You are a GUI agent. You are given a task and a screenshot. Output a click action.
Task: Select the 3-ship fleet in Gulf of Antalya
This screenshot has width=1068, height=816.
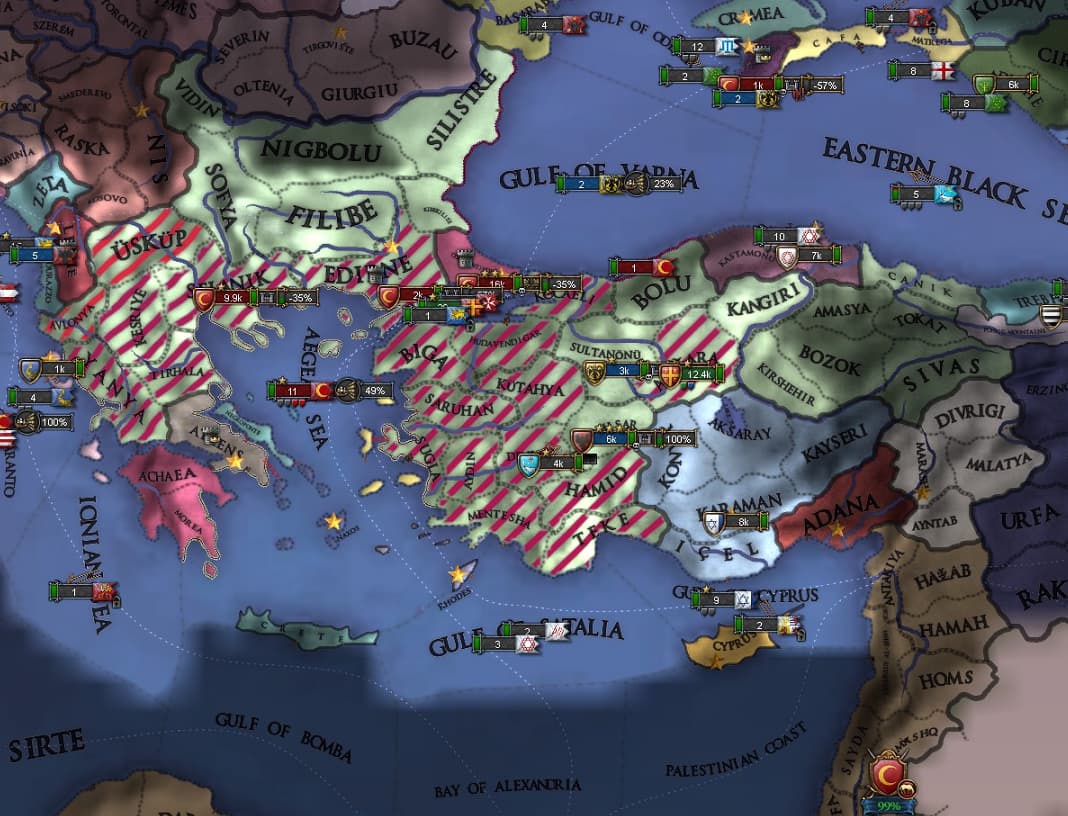click(x=500, y=644)
